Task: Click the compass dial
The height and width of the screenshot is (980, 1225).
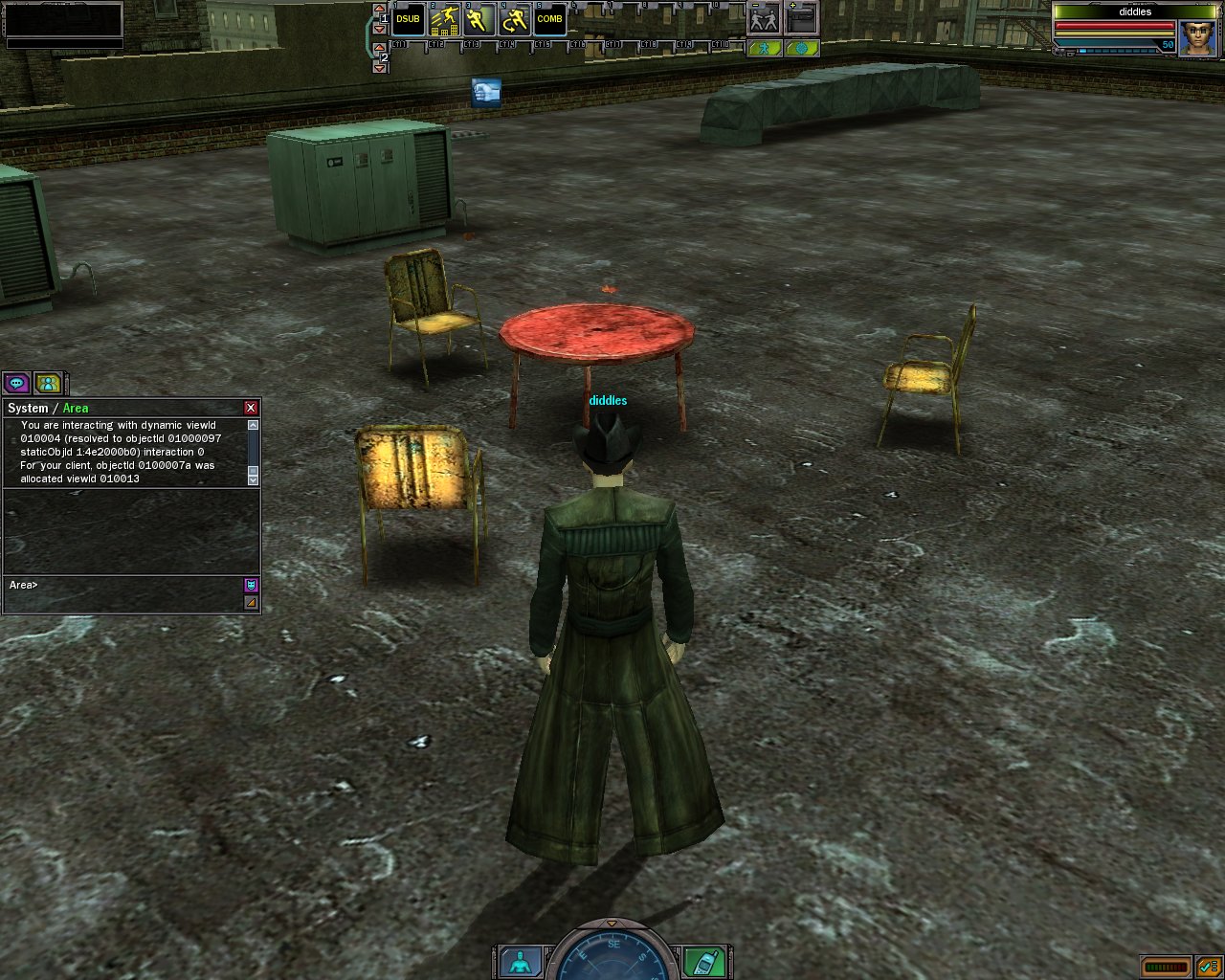Action: (x=612, y=957)
